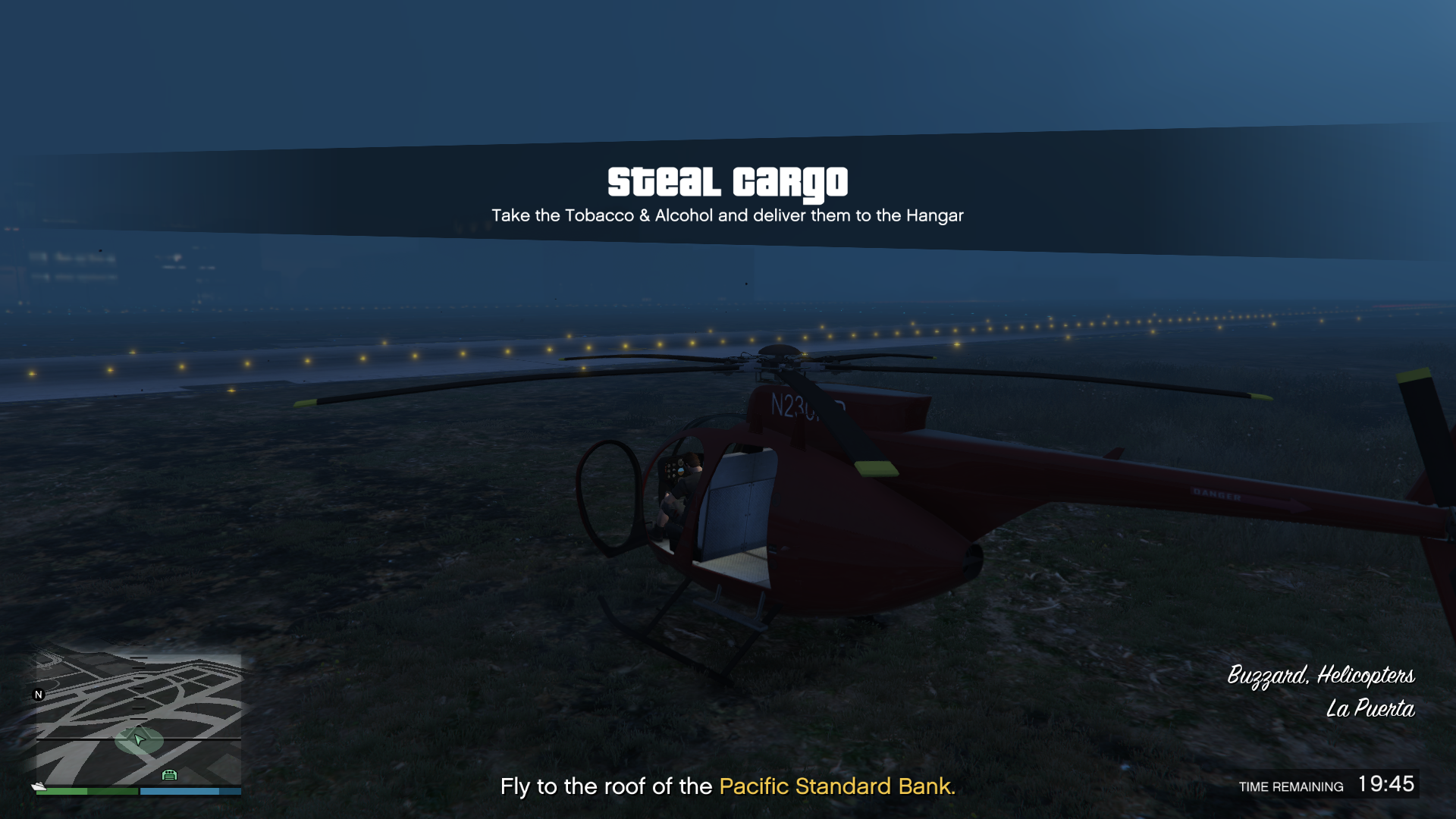Viewport: 1456px width, 819px height.
Task: Click the north compass marker on the minimap
Action: tap(39, 695)
